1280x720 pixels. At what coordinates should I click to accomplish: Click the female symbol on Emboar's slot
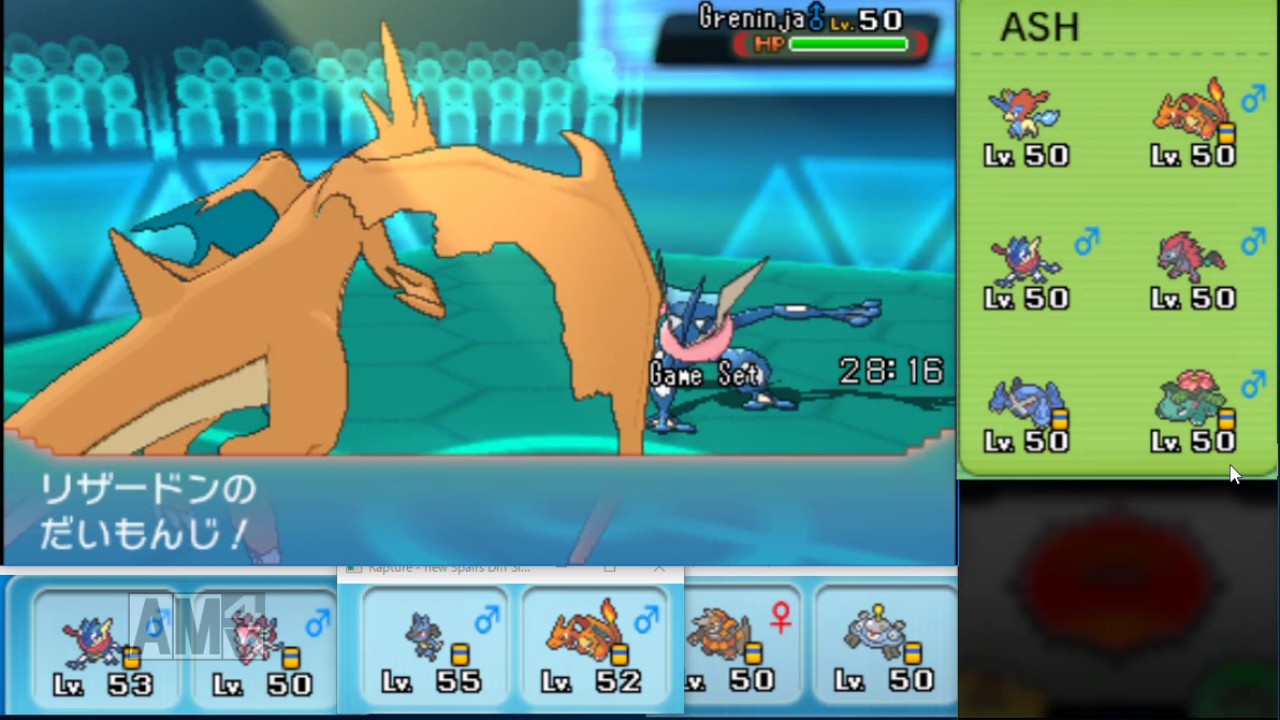coord(779,620)
